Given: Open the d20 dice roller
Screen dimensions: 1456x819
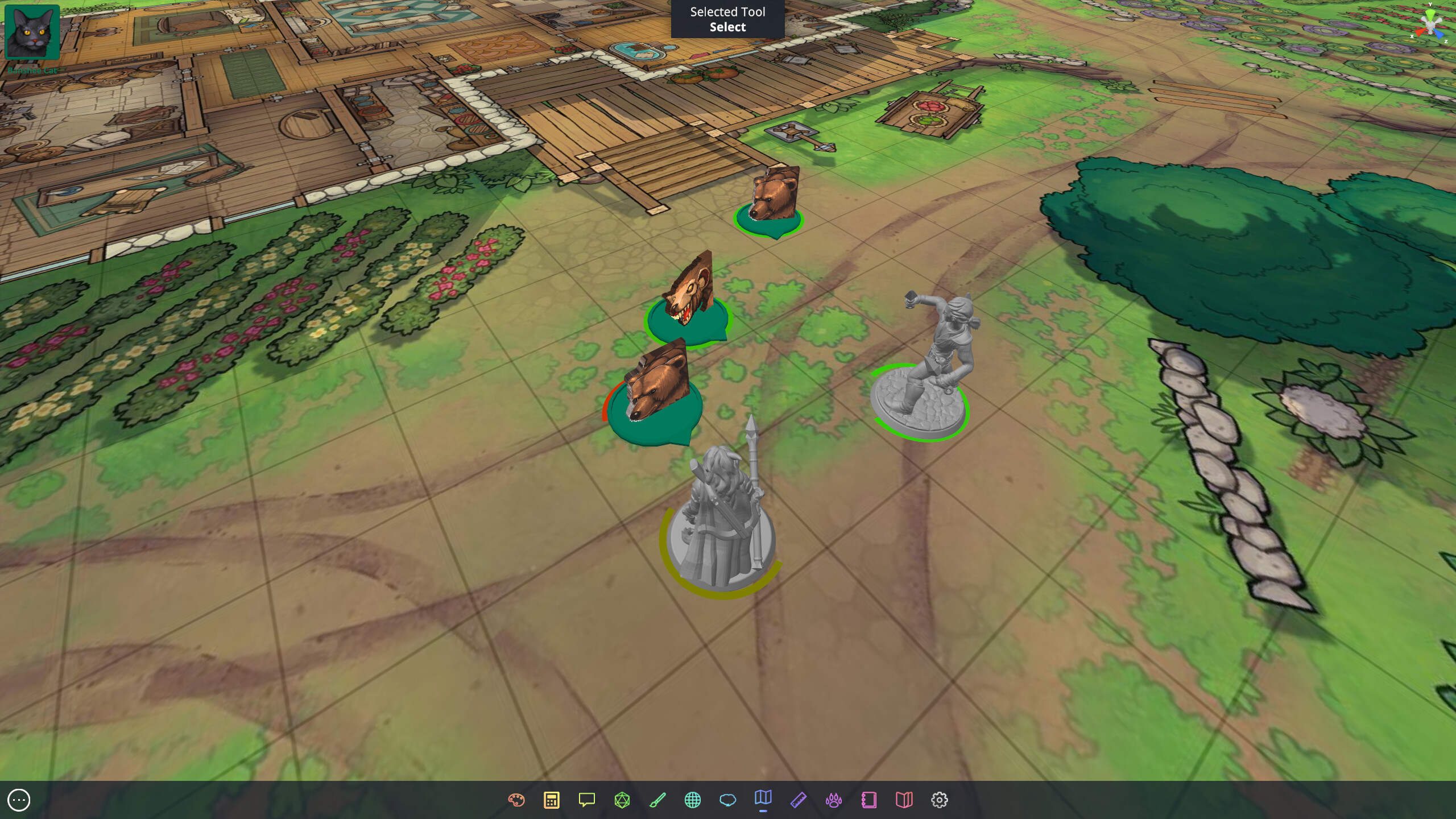Looking at the screenshot, I should pos(621,799).
